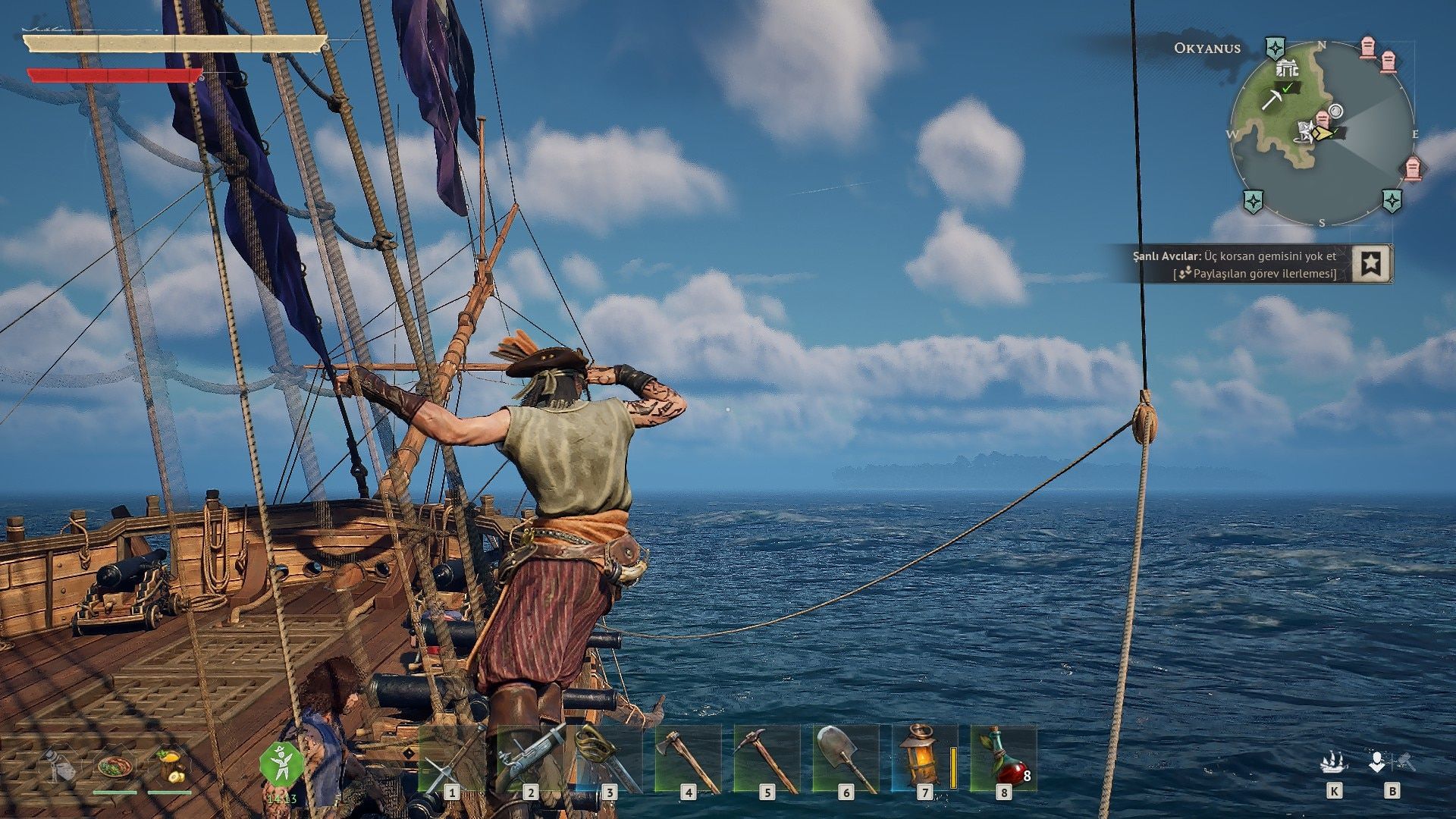This screenshot has height=819, width=1456.
Task: Click the star banner quest icon
Action: coord(1371,263)
